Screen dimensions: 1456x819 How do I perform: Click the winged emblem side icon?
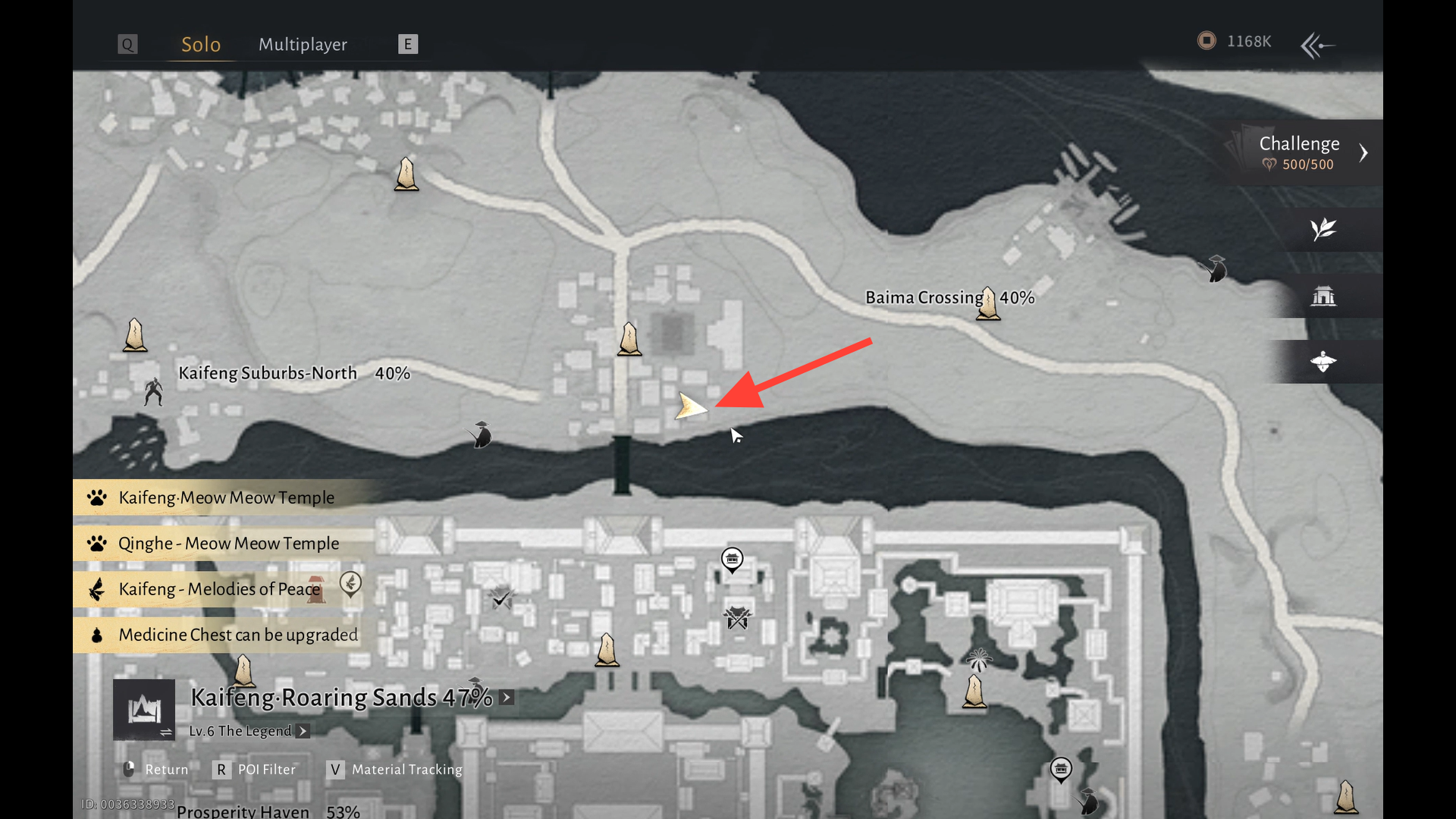(x=1323, y=362)
